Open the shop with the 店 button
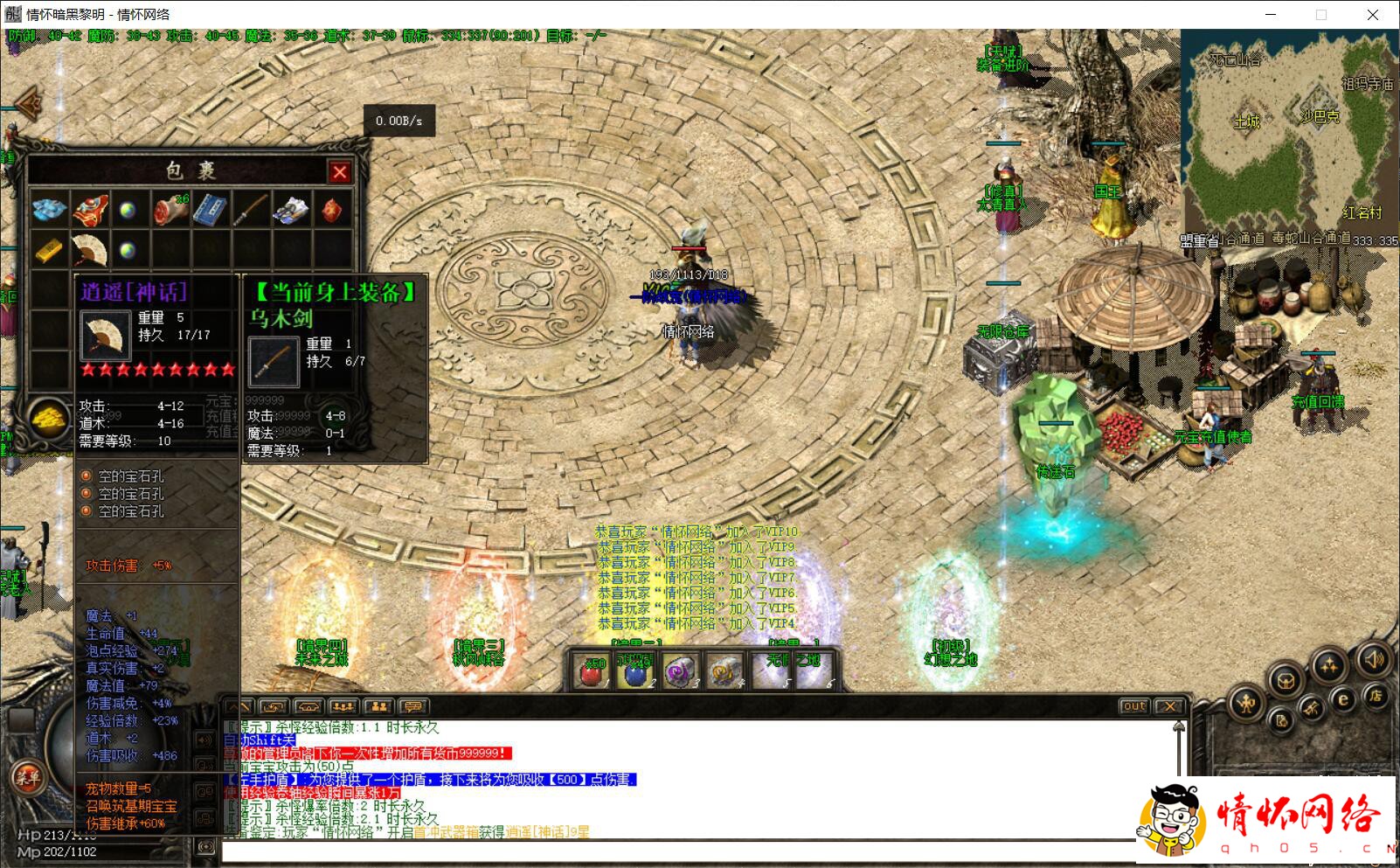Image resolution: width=1400 pixels, height=868 pixels. click(x=1375, y=695)
